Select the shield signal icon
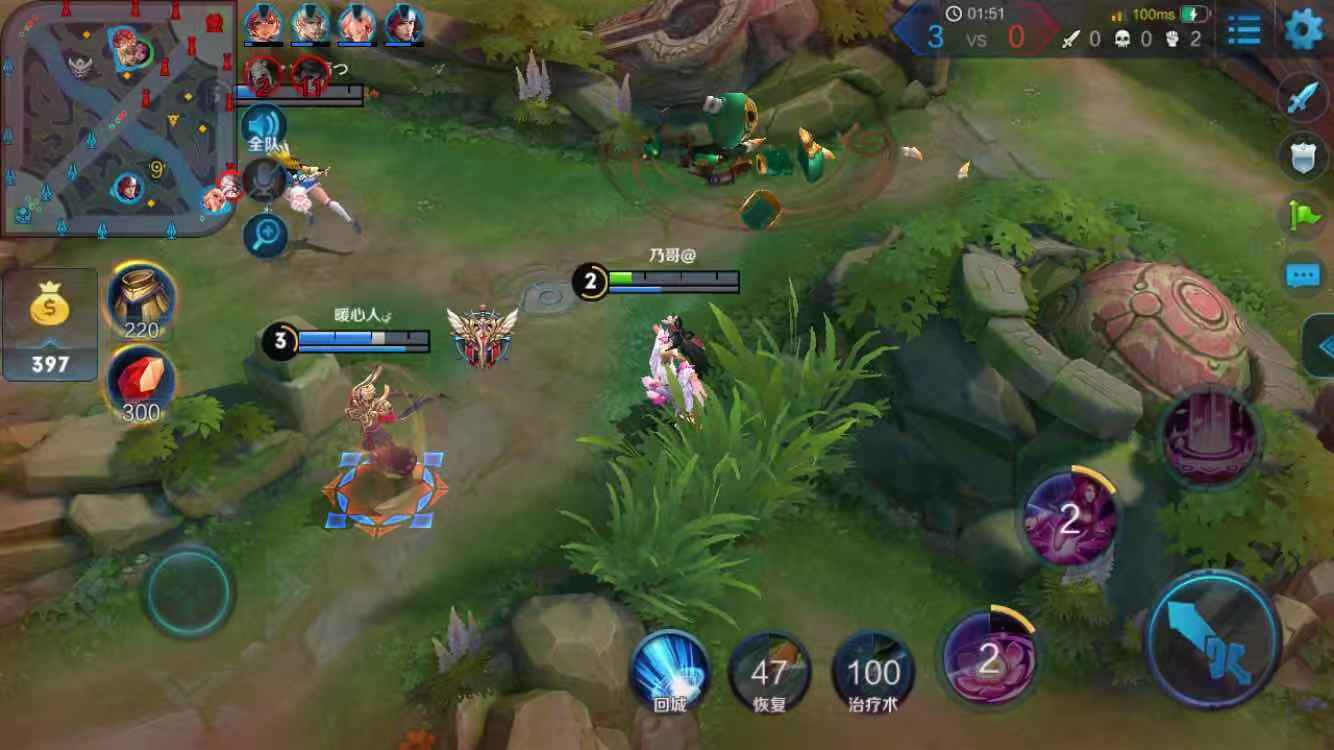1334x750 pixels. (1304, 157)
